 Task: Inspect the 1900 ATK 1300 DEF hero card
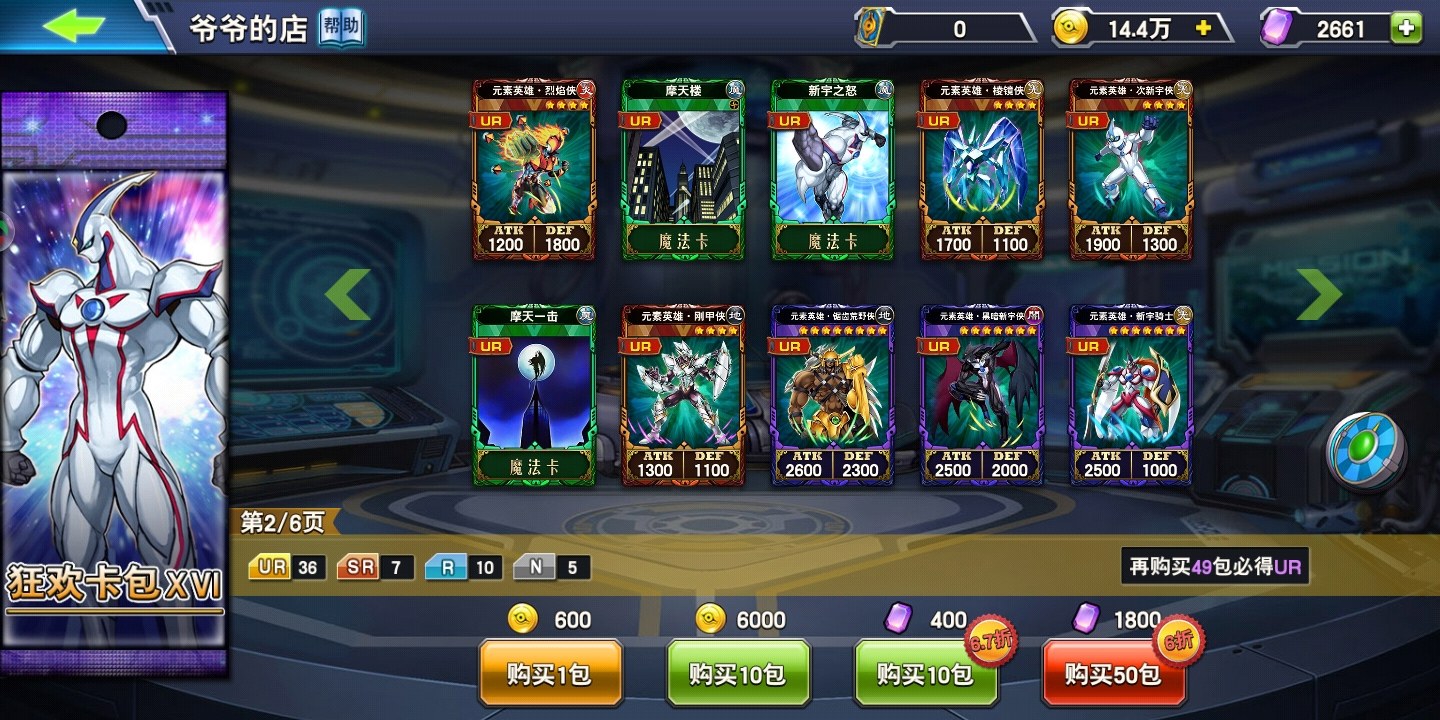[1130, 170]
